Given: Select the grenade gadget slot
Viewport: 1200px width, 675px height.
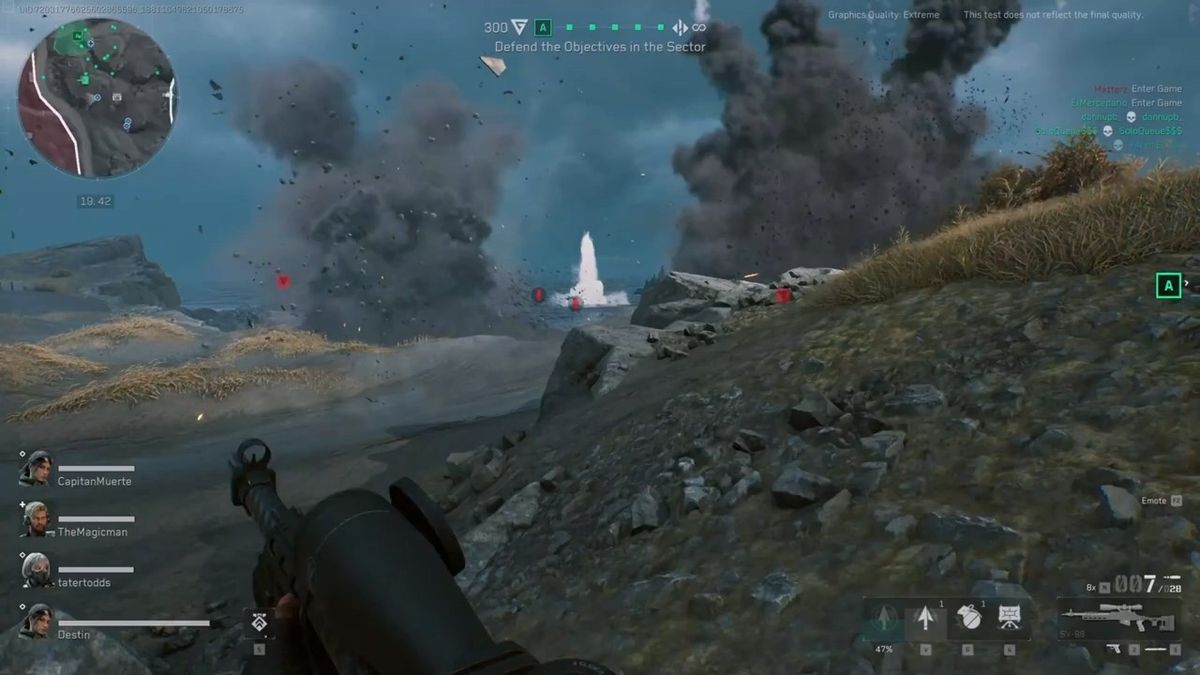Looking at the screenshot, I should 968,618.
